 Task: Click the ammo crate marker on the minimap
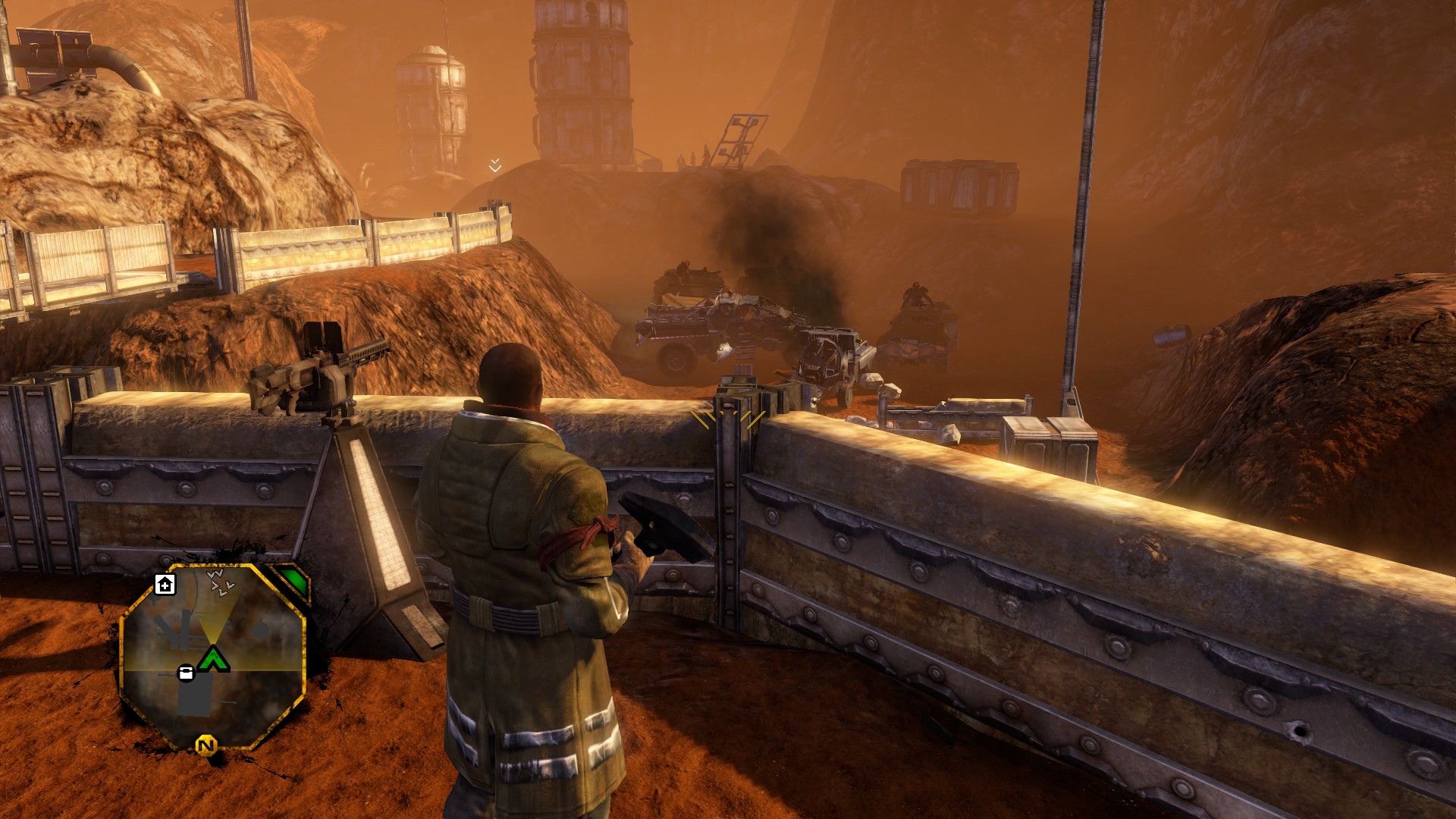186,673
